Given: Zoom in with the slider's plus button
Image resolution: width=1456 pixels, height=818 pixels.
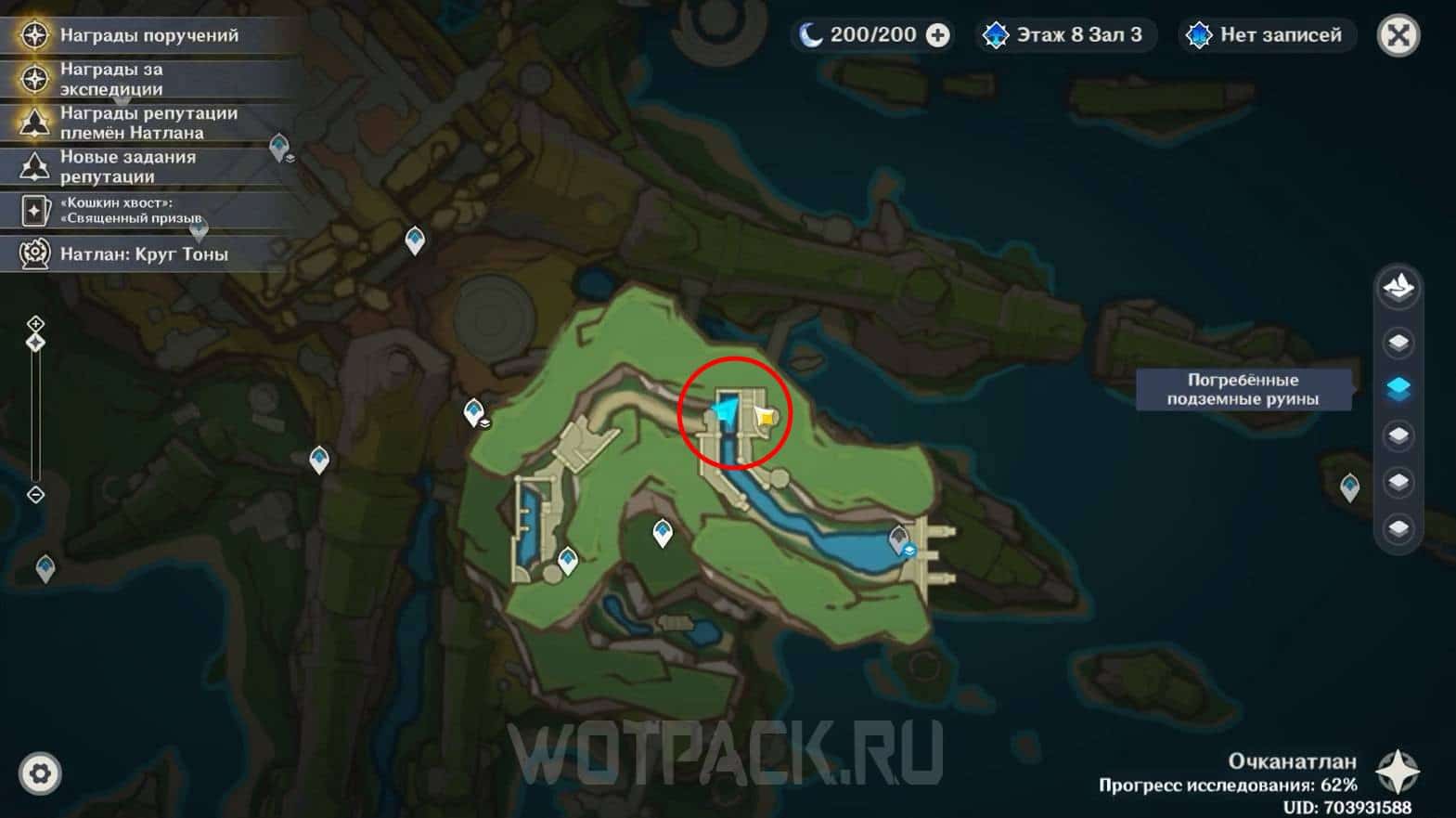Looking at the screenshot, I should pos(35,324).
